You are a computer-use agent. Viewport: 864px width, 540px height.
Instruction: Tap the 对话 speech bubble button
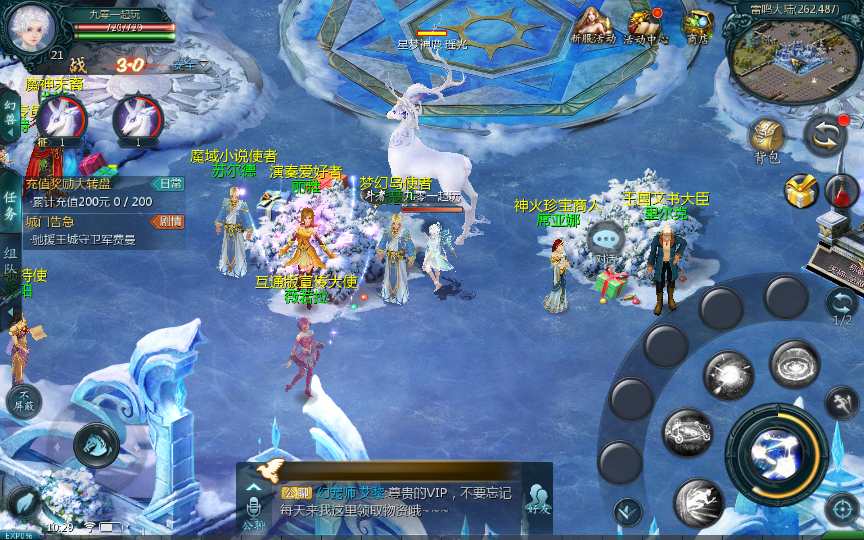coord(606,240)
